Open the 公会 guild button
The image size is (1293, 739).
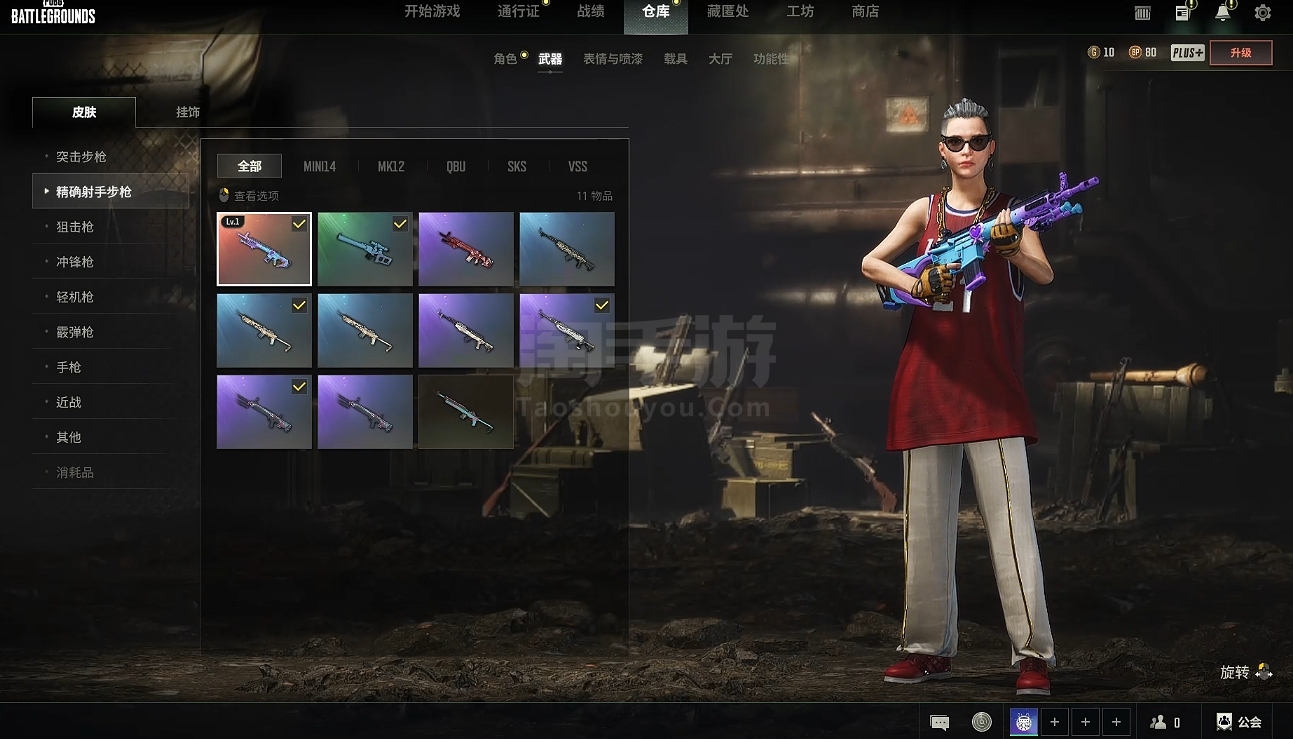[x=1238, y=722]
